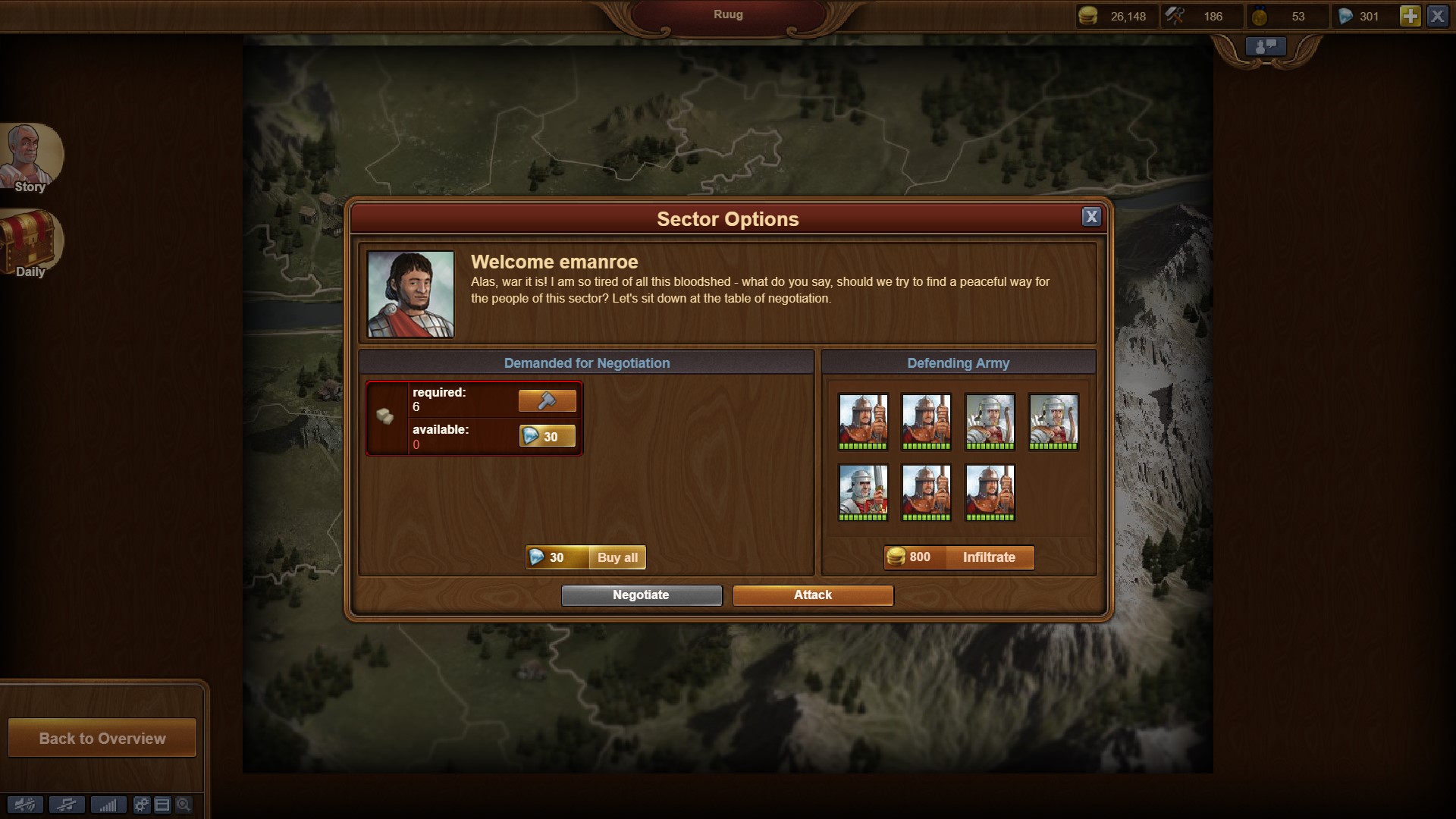
Task: Buy all demanded goods for 30 diamonds
Action: point(585,557)
